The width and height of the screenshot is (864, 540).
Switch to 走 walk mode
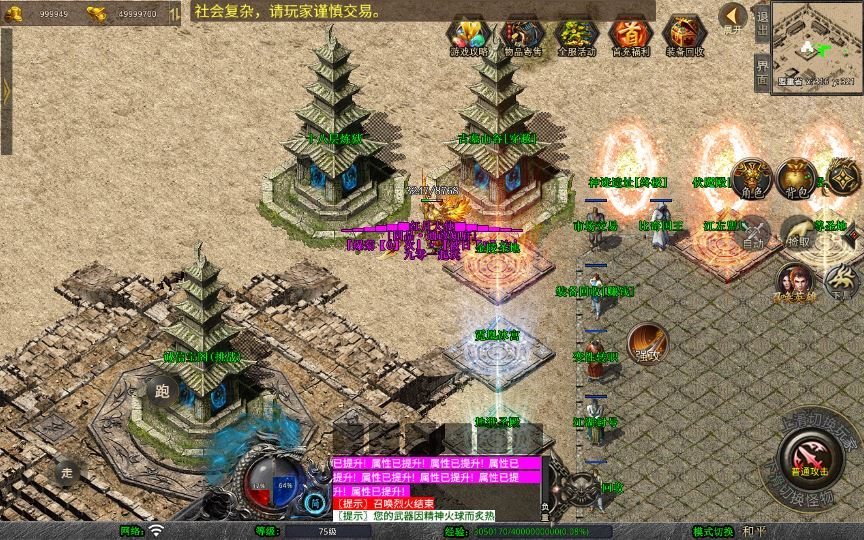(65, 473)
